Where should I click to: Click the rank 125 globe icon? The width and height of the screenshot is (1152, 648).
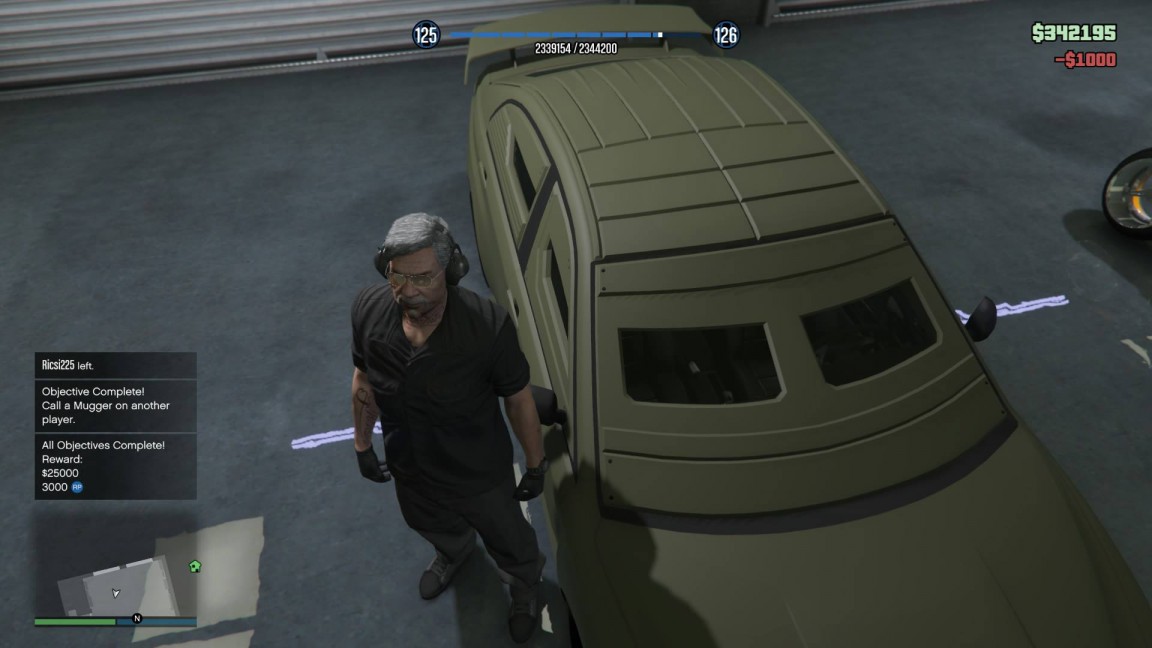coord(426,36)
